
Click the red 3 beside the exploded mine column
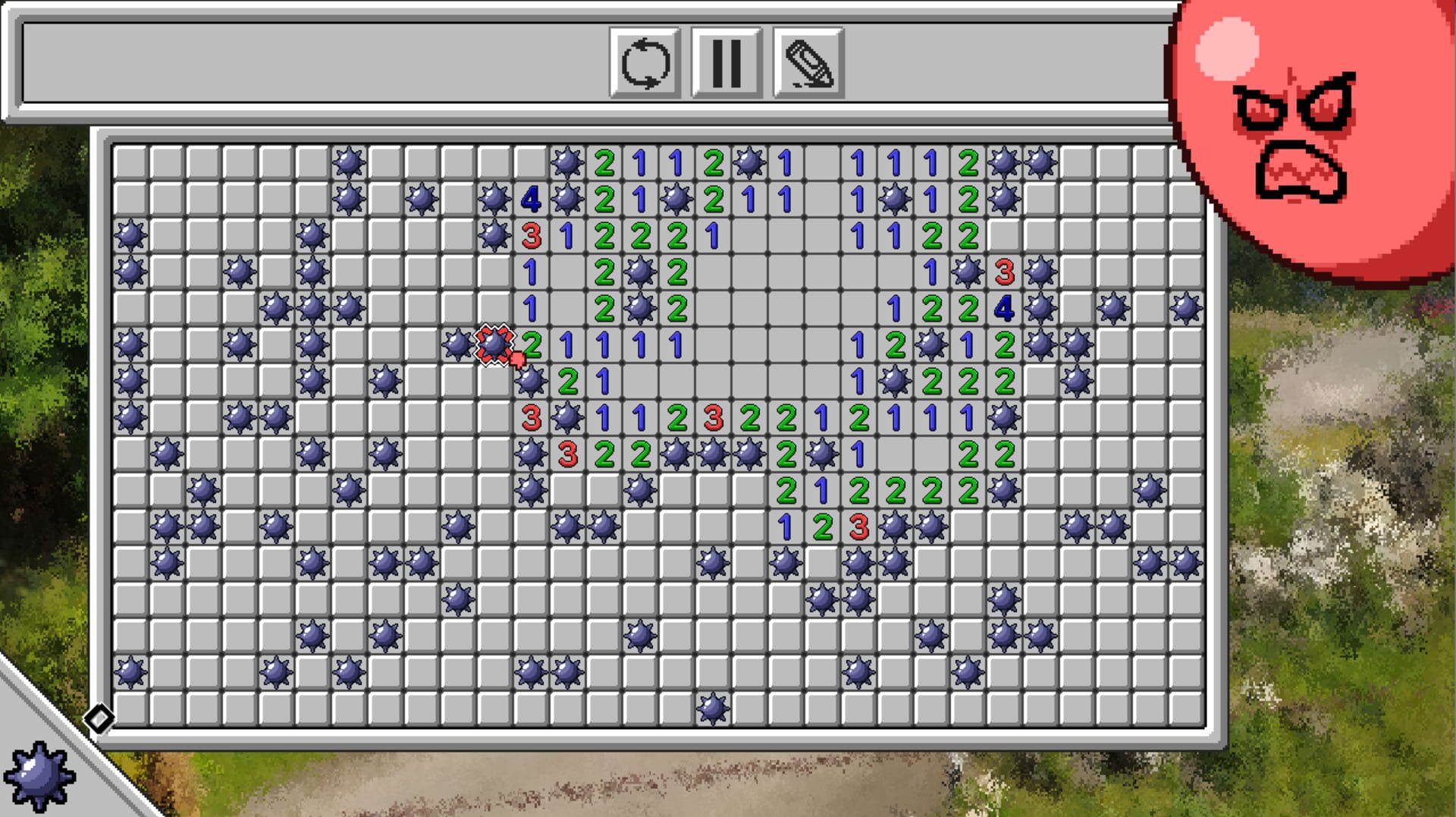[531, 416]
